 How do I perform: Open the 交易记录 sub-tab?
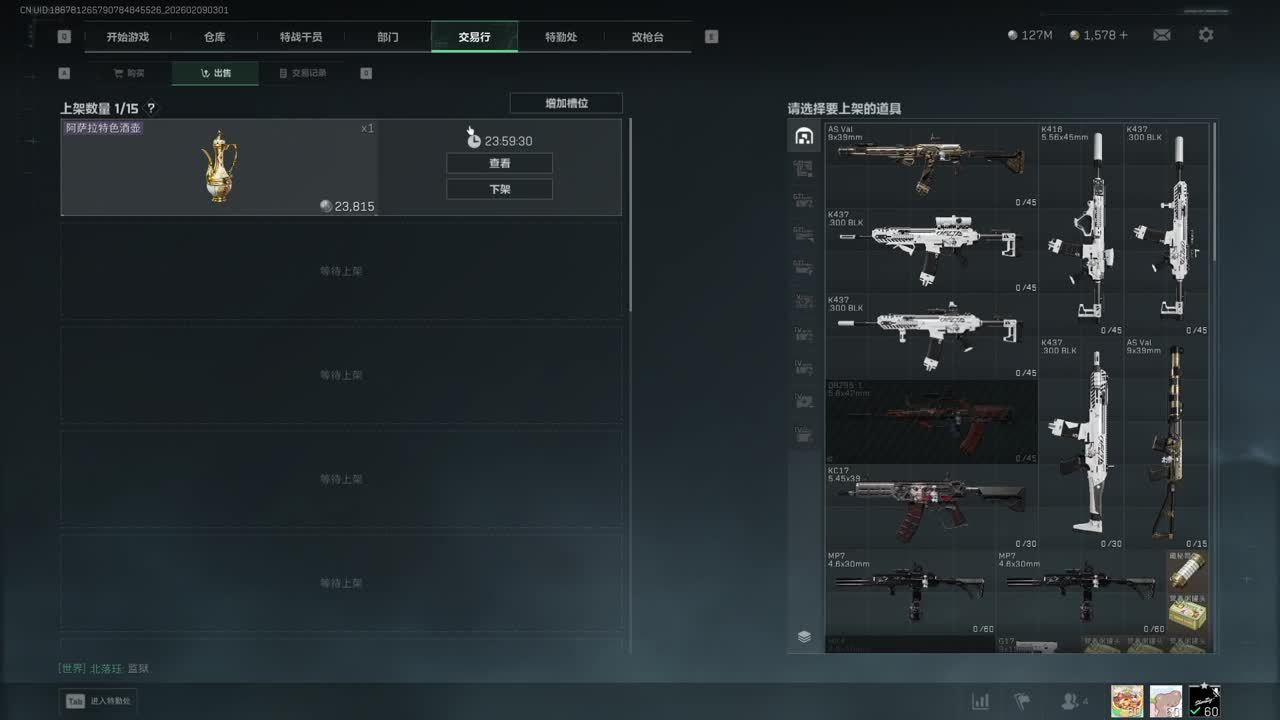pyautogui.click(x=302, y=73)
